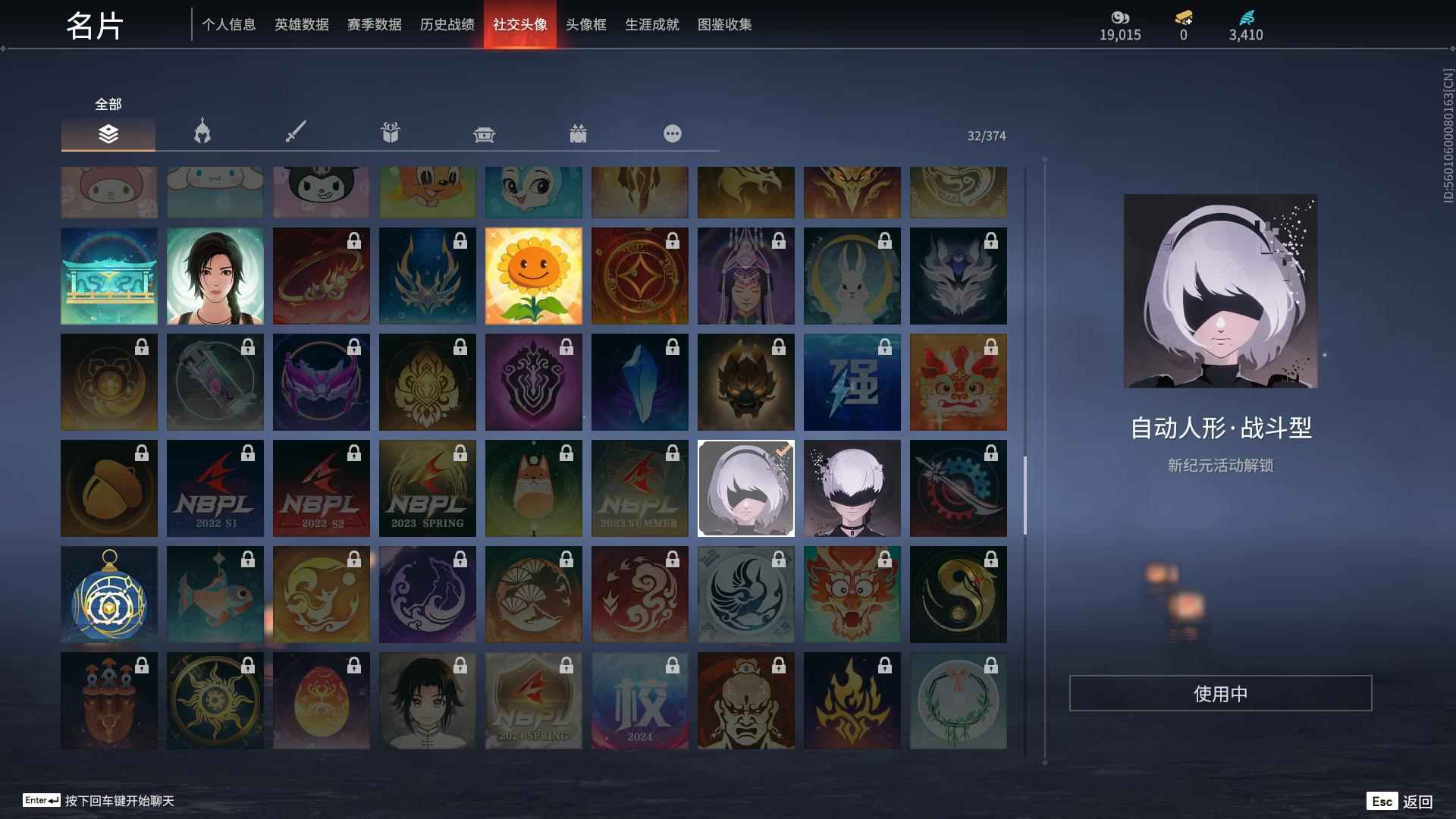Expand the 全部 filter dropdown

pos(107,104)
